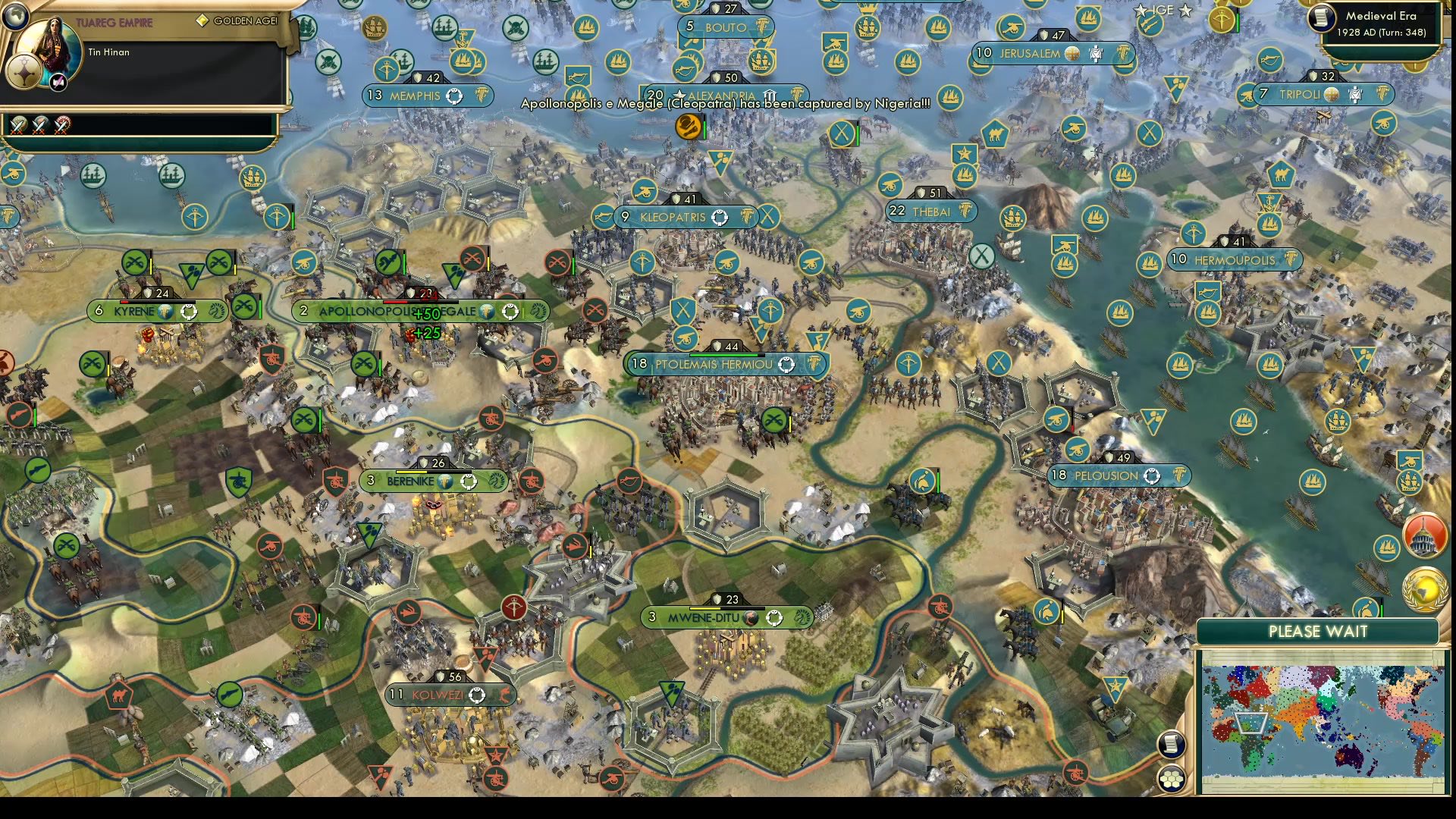
Task: Expand the Thebai city banner
Action: (x=931, y=212)
